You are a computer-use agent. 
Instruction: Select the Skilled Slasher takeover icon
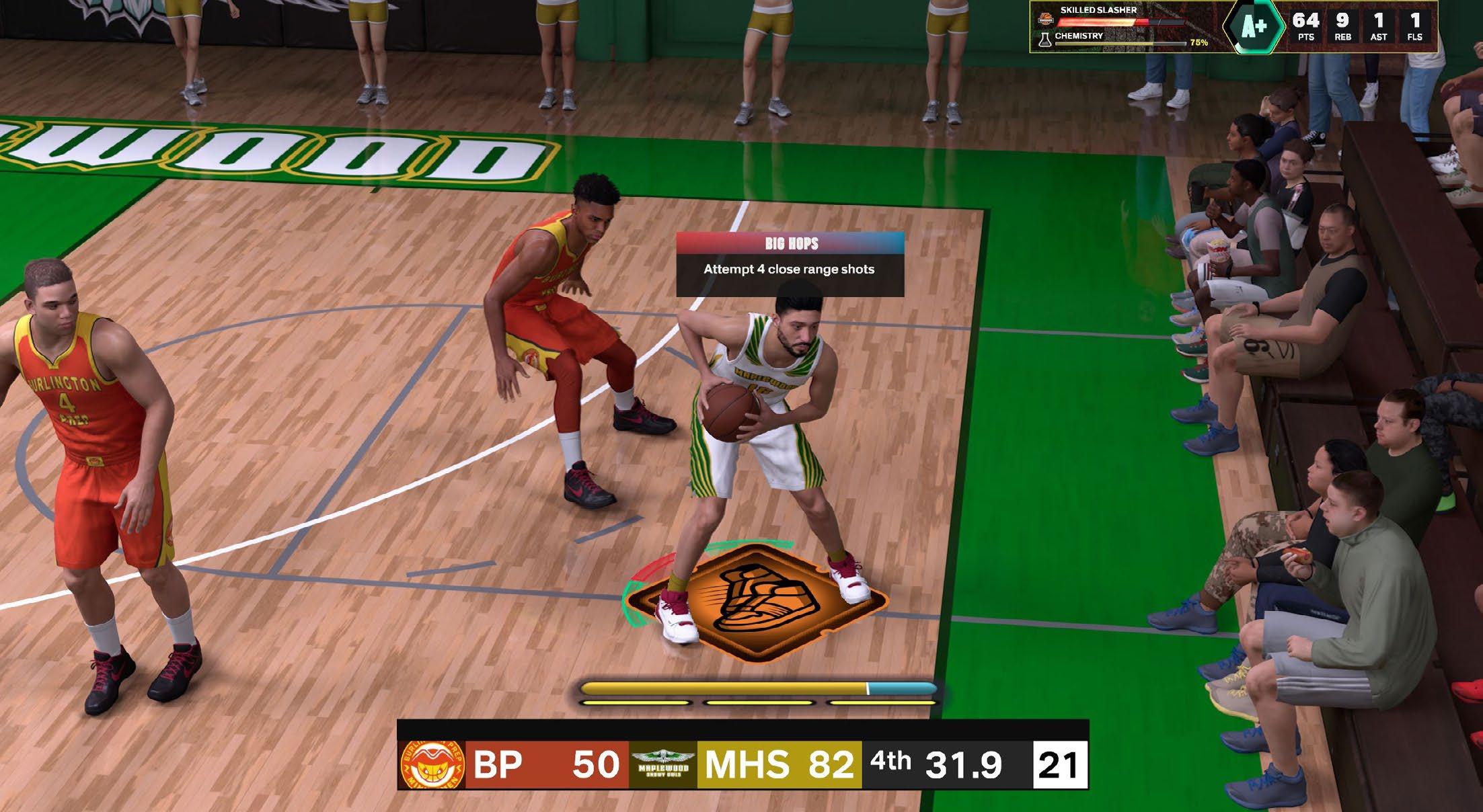point(1044,19)
